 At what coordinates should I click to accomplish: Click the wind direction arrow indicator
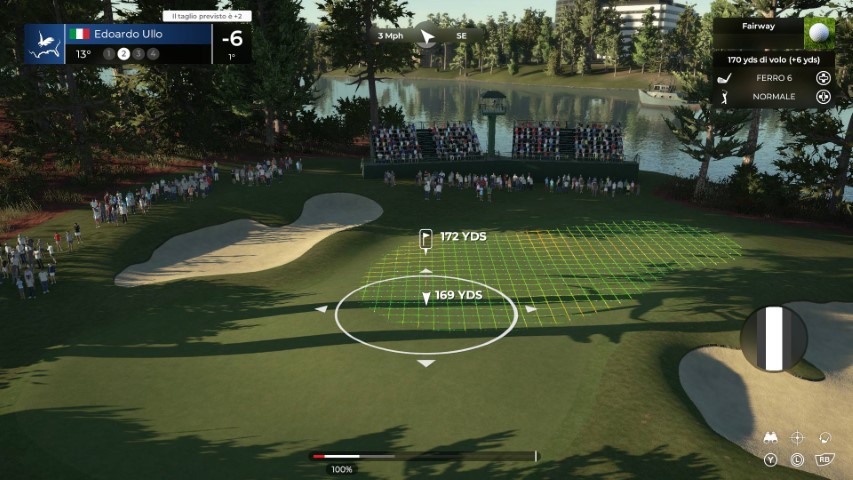click(428, 36)
